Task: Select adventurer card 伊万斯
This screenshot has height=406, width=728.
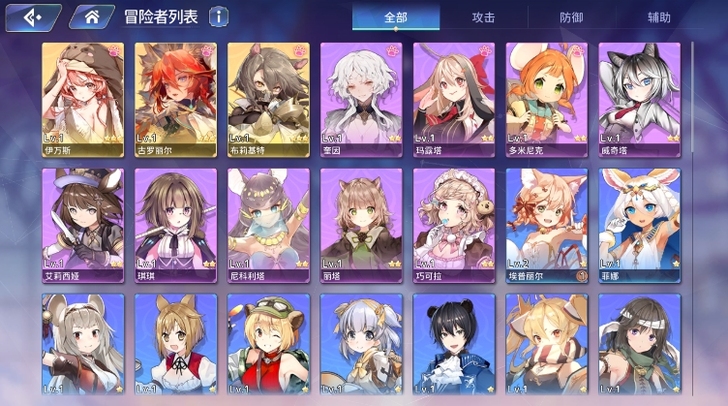Action: [x=83, y=98]
